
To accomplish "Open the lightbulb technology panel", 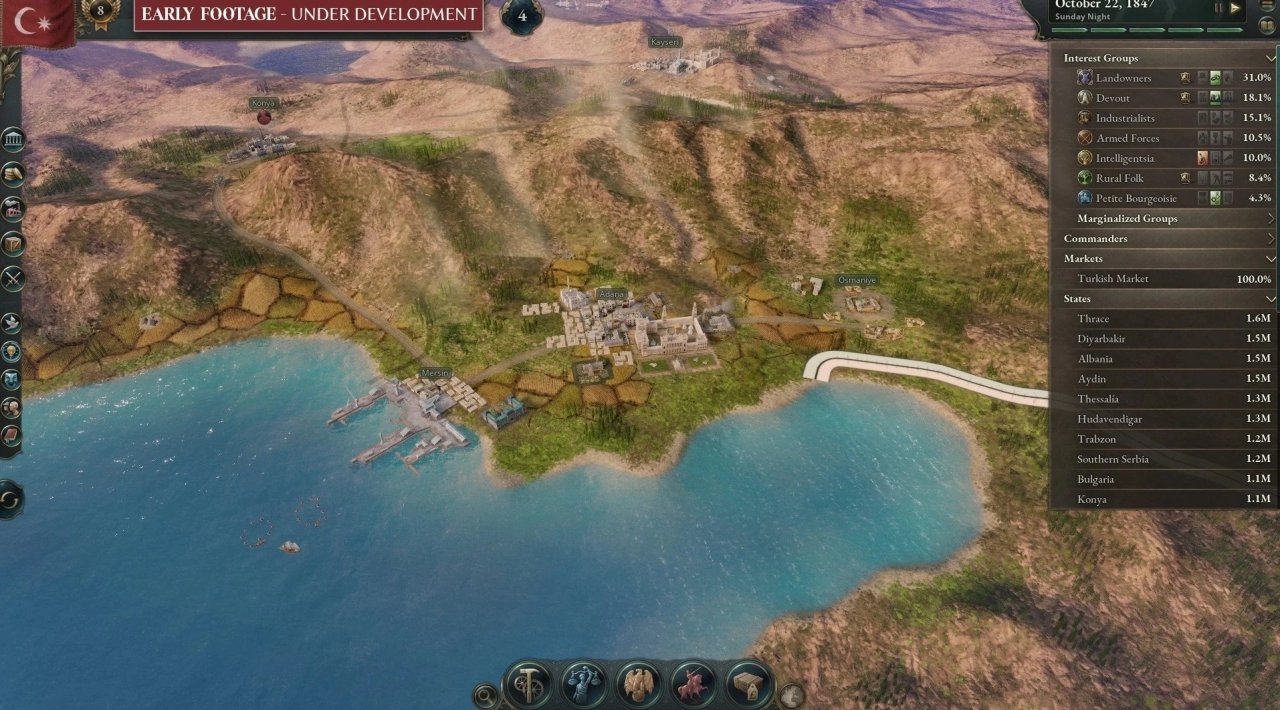I will pos(12,351).
